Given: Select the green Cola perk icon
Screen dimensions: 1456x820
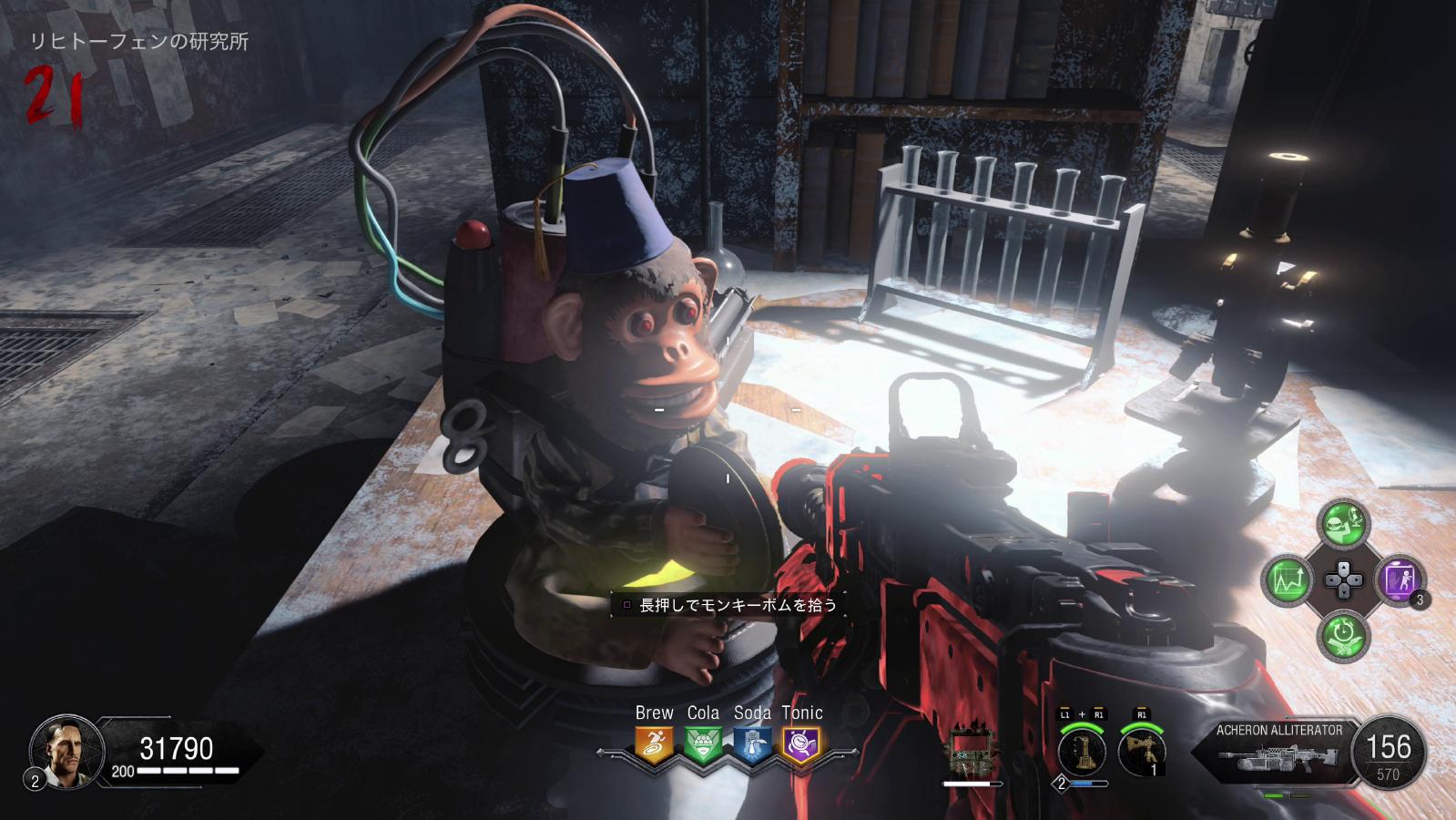Looking at the screenshot, I should [703, 745].
